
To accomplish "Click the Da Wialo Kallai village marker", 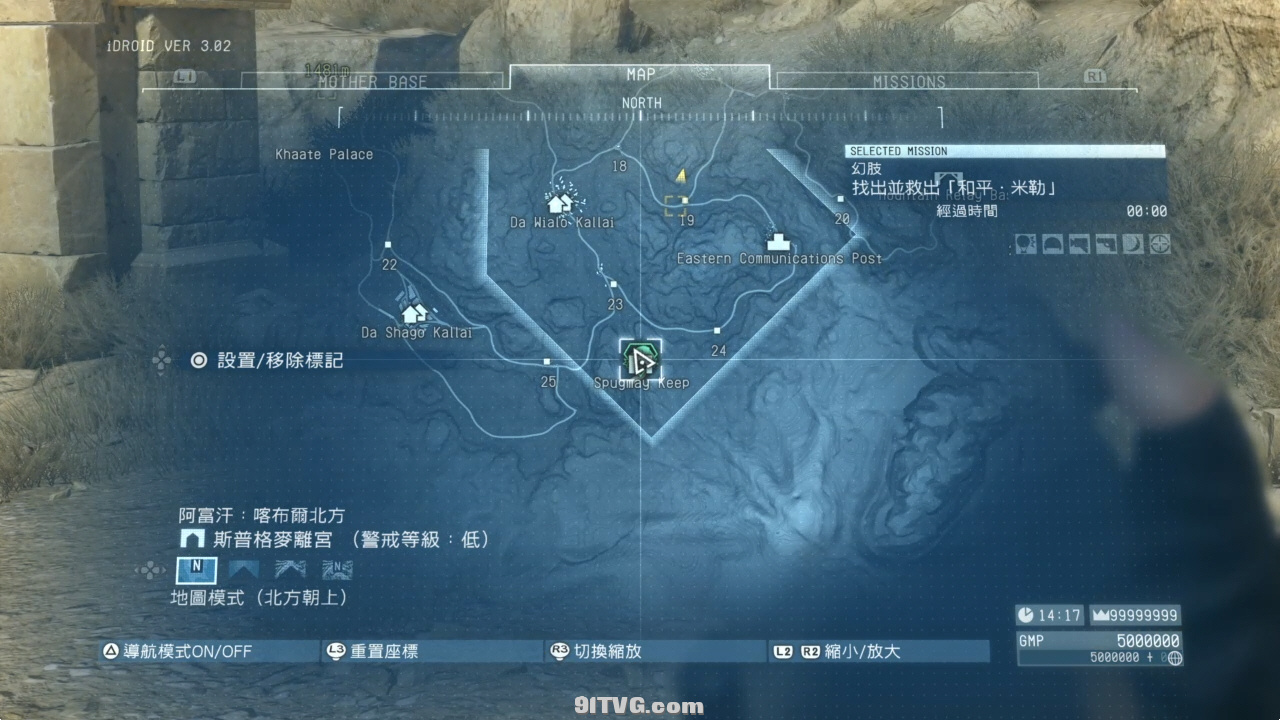I will coord(559,201).
